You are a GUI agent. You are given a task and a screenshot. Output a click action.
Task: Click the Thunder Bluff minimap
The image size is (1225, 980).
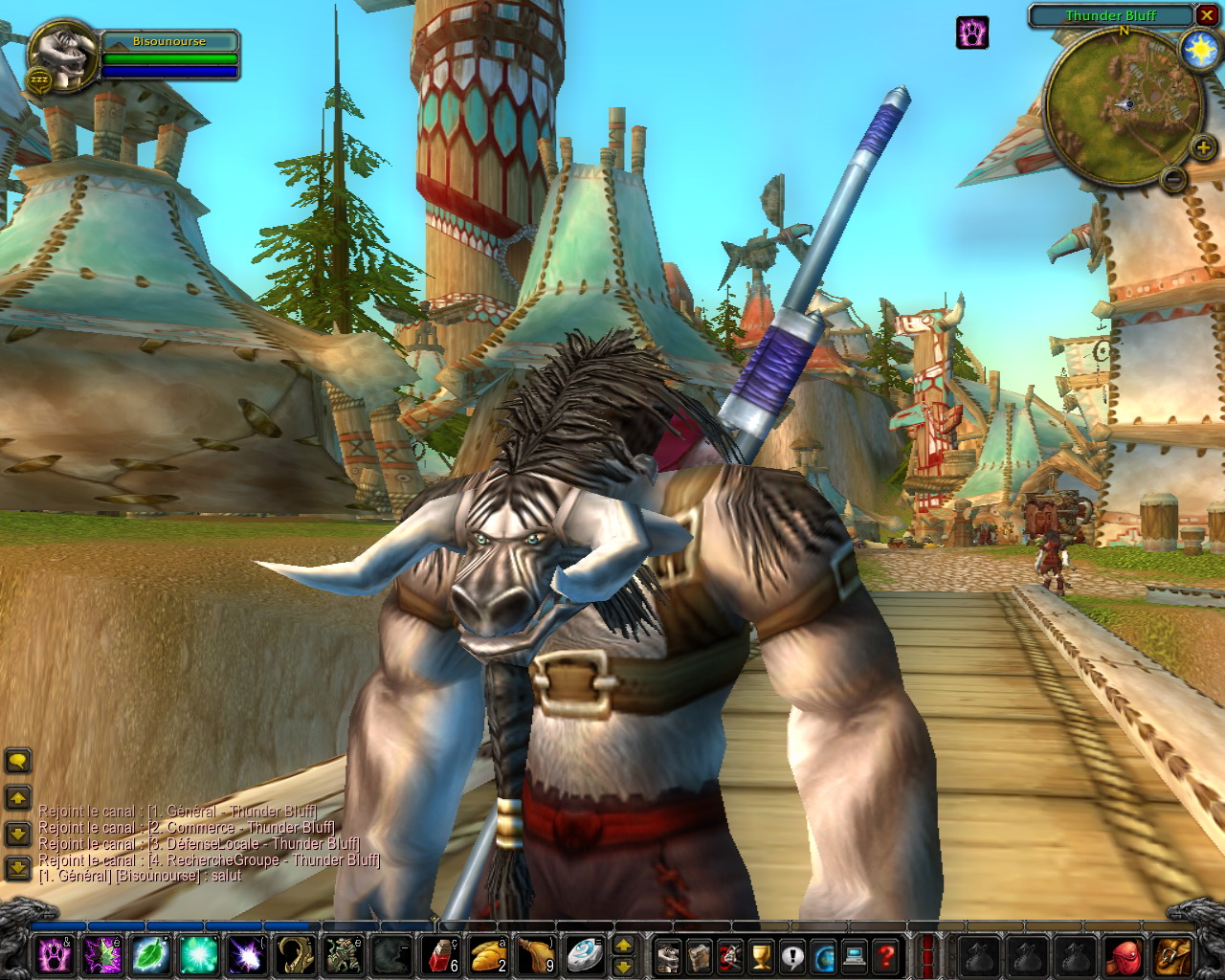pyautogui.click(x=1125, y=105)
